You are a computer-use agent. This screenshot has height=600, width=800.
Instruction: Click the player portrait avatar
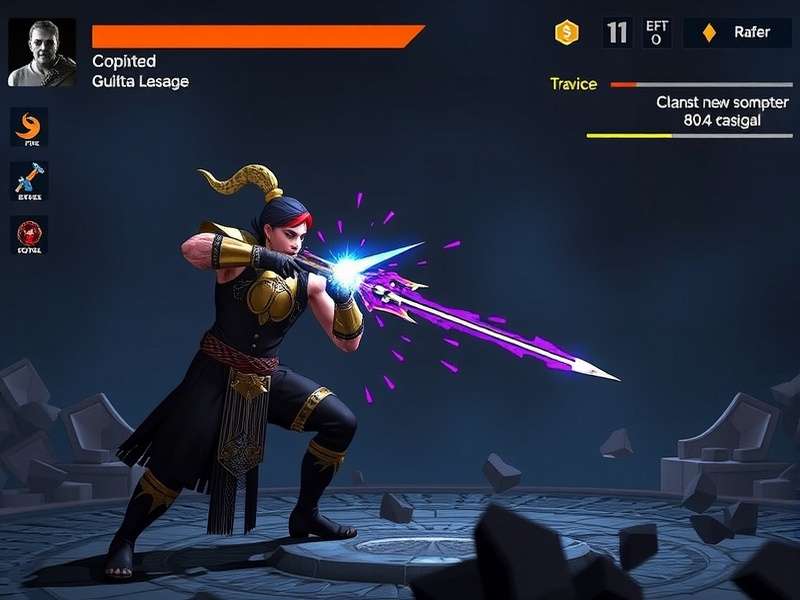point(42,52)
